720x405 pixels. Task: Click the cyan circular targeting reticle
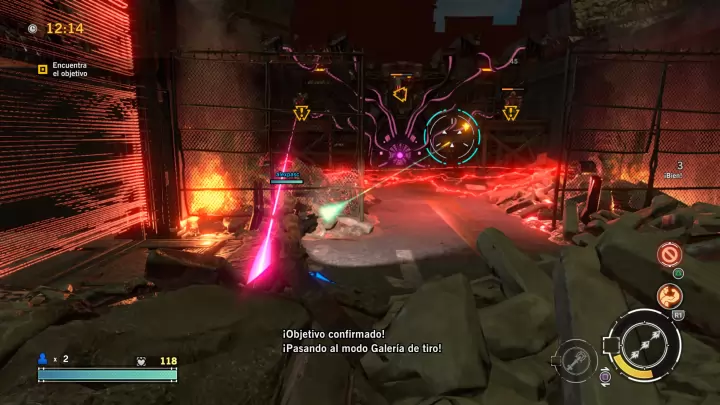[x=451, y=138]
